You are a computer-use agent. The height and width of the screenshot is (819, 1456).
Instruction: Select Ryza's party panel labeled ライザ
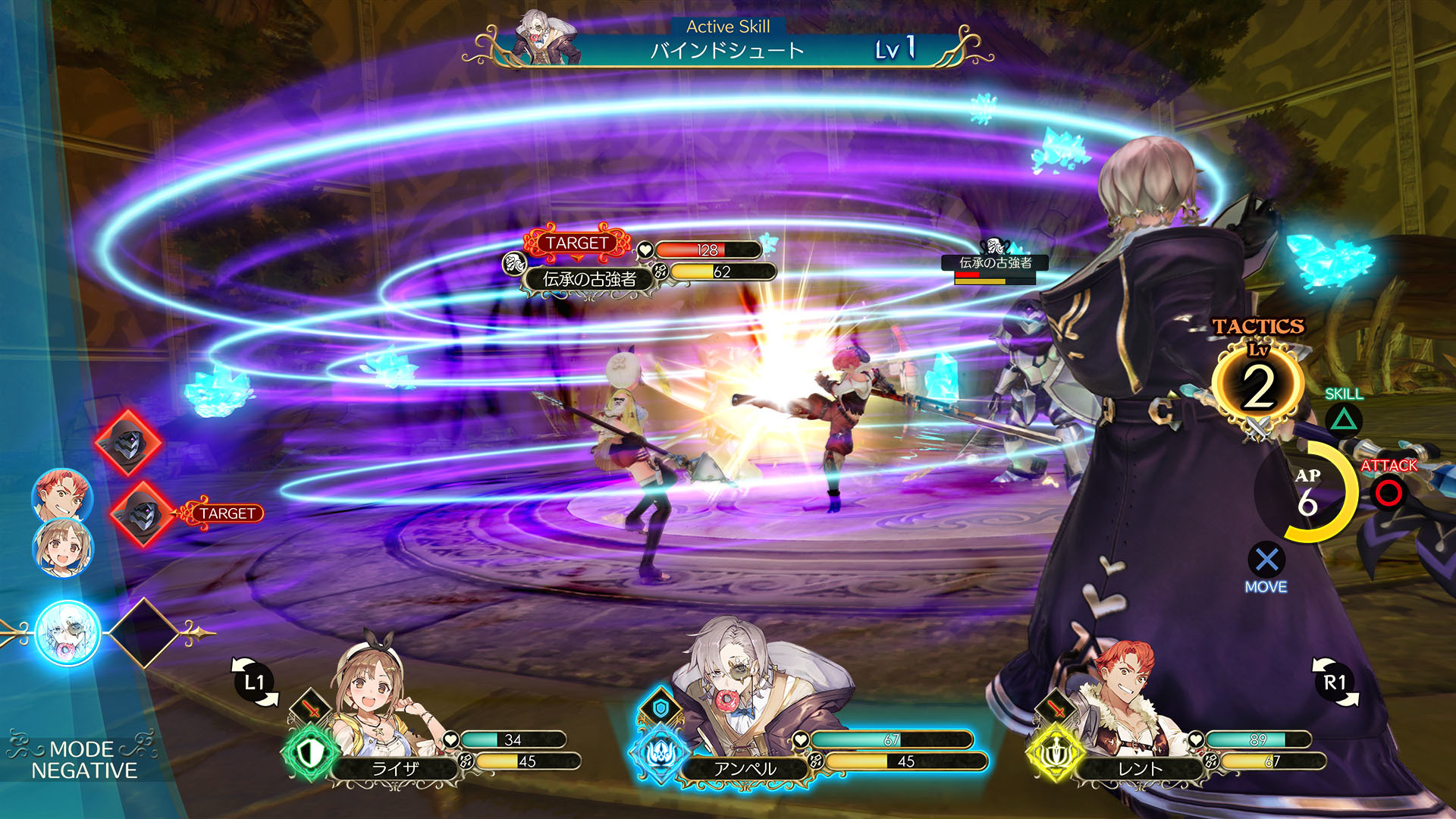(394, 767)
